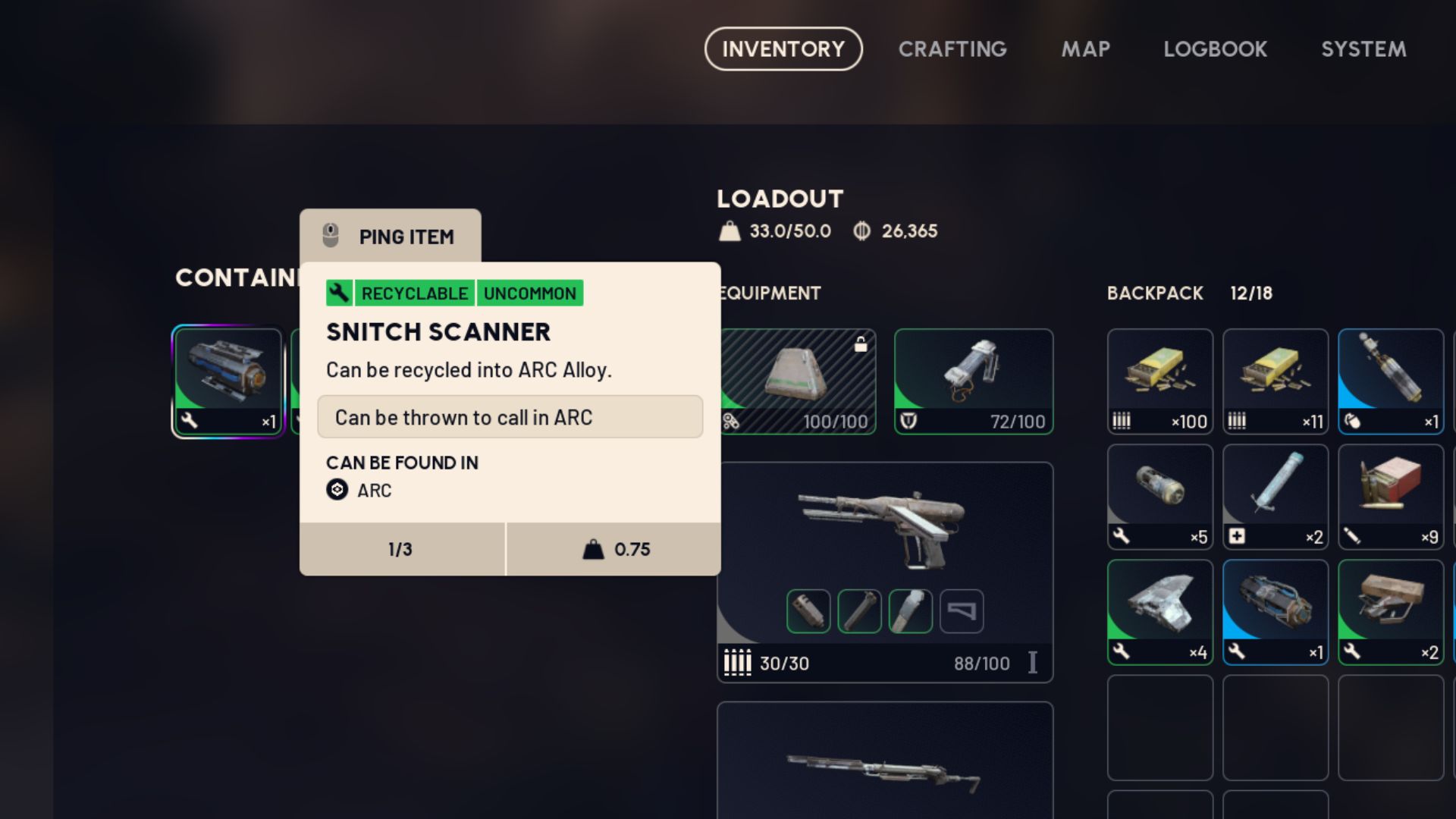The width and height of the screenshot is (1456, 819).
Task: Select the locked augment slot showing 100/100
Action: tap(798, 381)
